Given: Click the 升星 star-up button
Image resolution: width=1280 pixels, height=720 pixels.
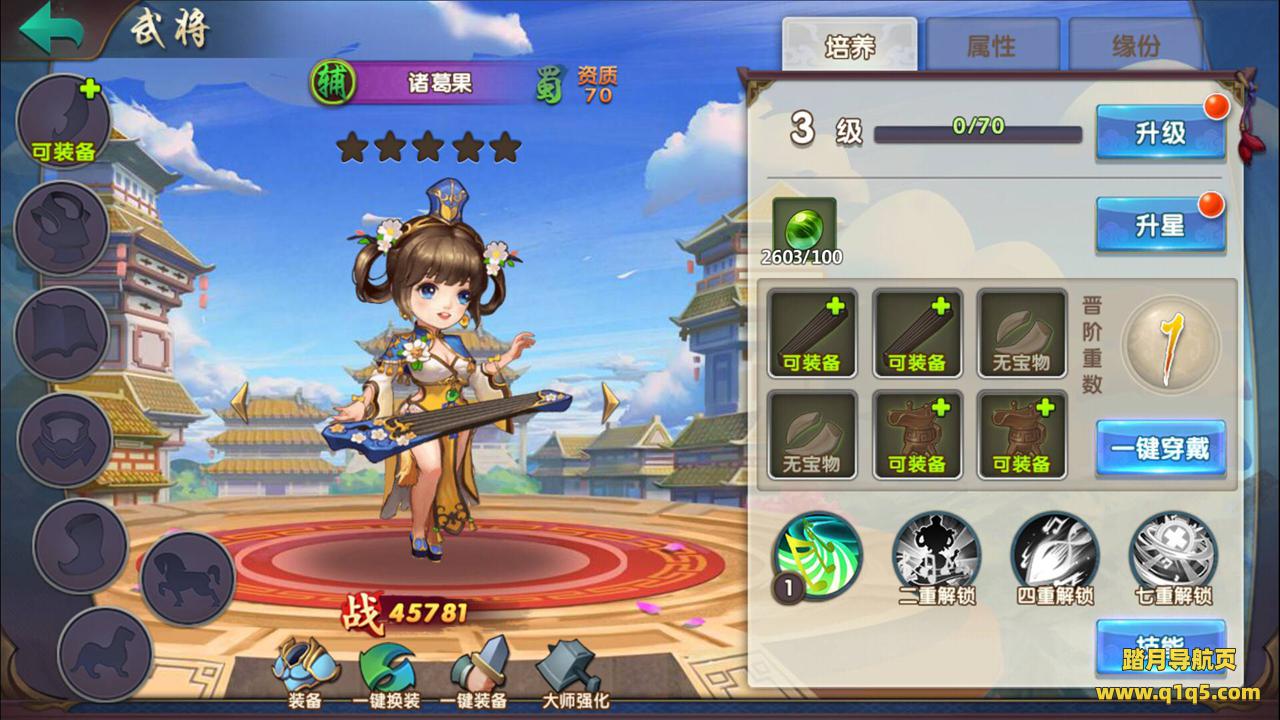Looking at the screenshot, I should click(x=1160, y=225).
